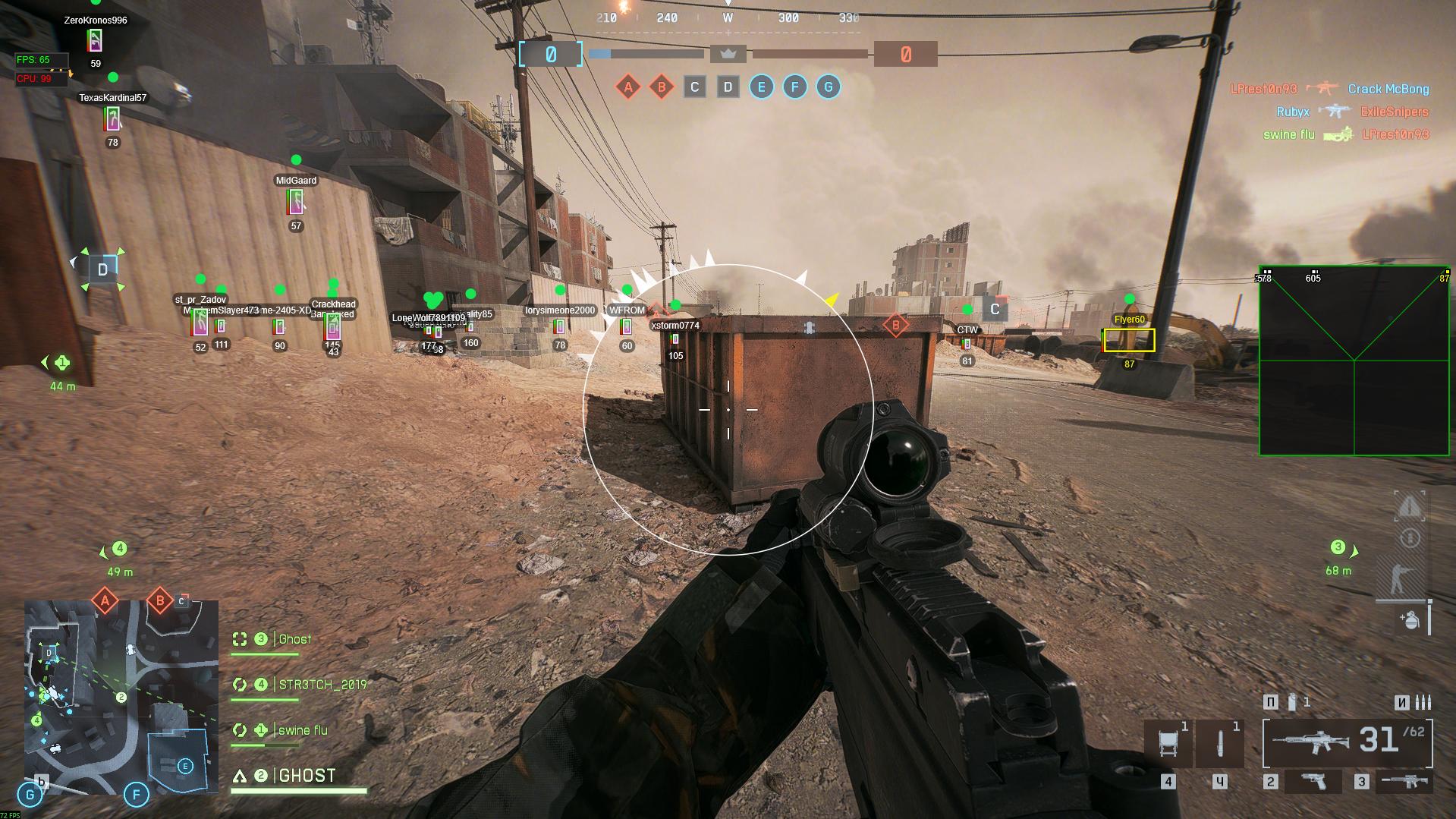Select squad member STR3TCH_2019
Viewport: 1456px width, 819px height.
coord(322,685)
